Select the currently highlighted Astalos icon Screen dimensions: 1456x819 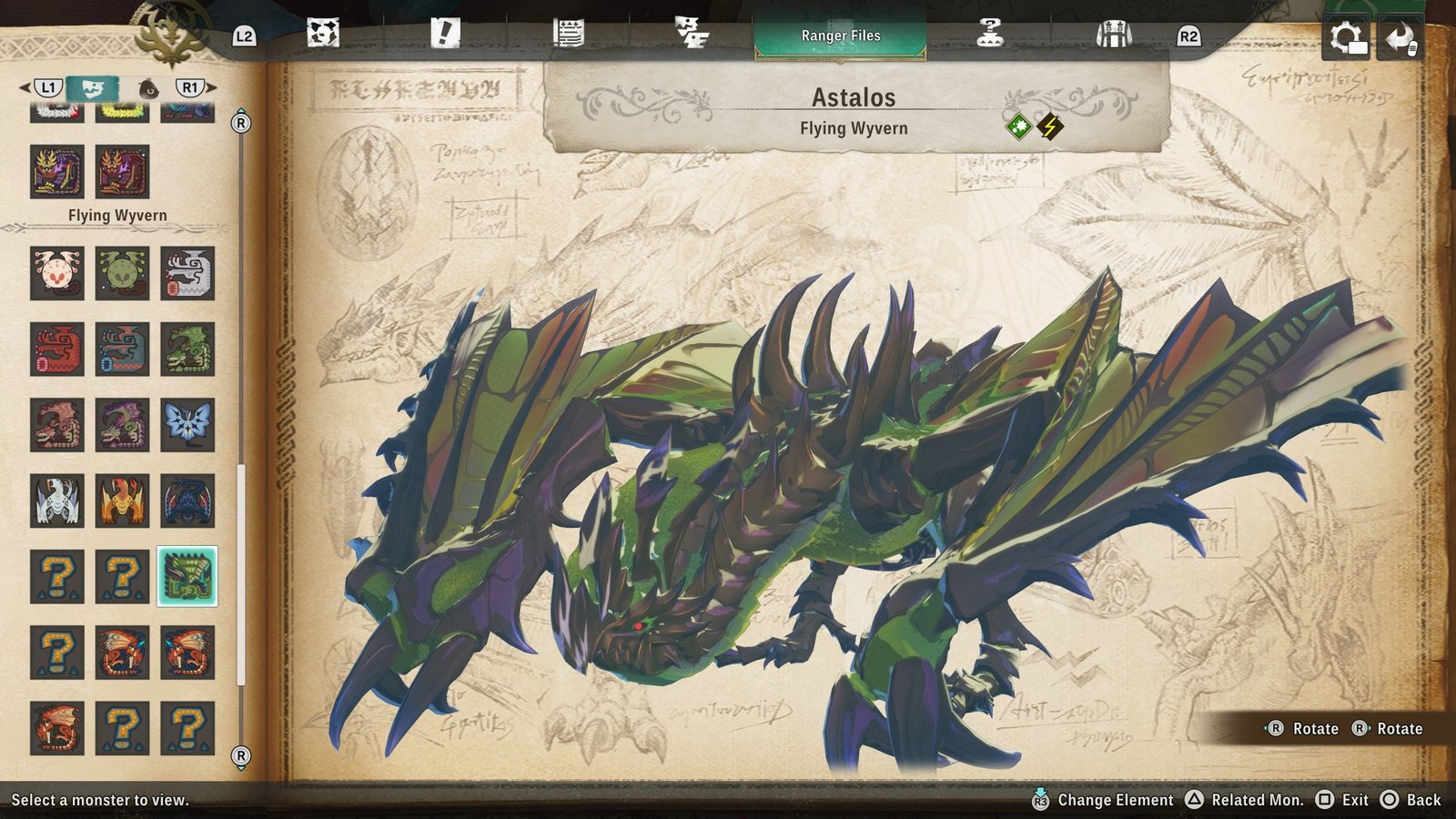188,575
